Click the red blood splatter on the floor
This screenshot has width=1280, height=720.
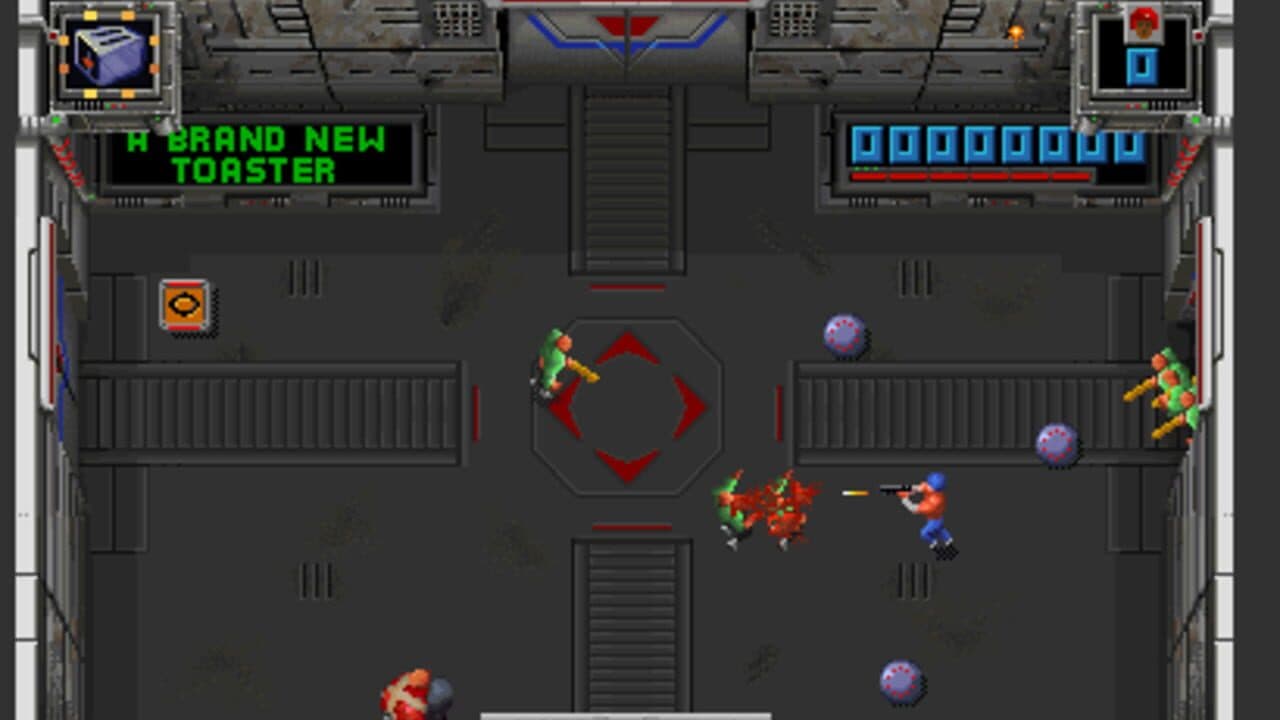click(x=770, y=505)
